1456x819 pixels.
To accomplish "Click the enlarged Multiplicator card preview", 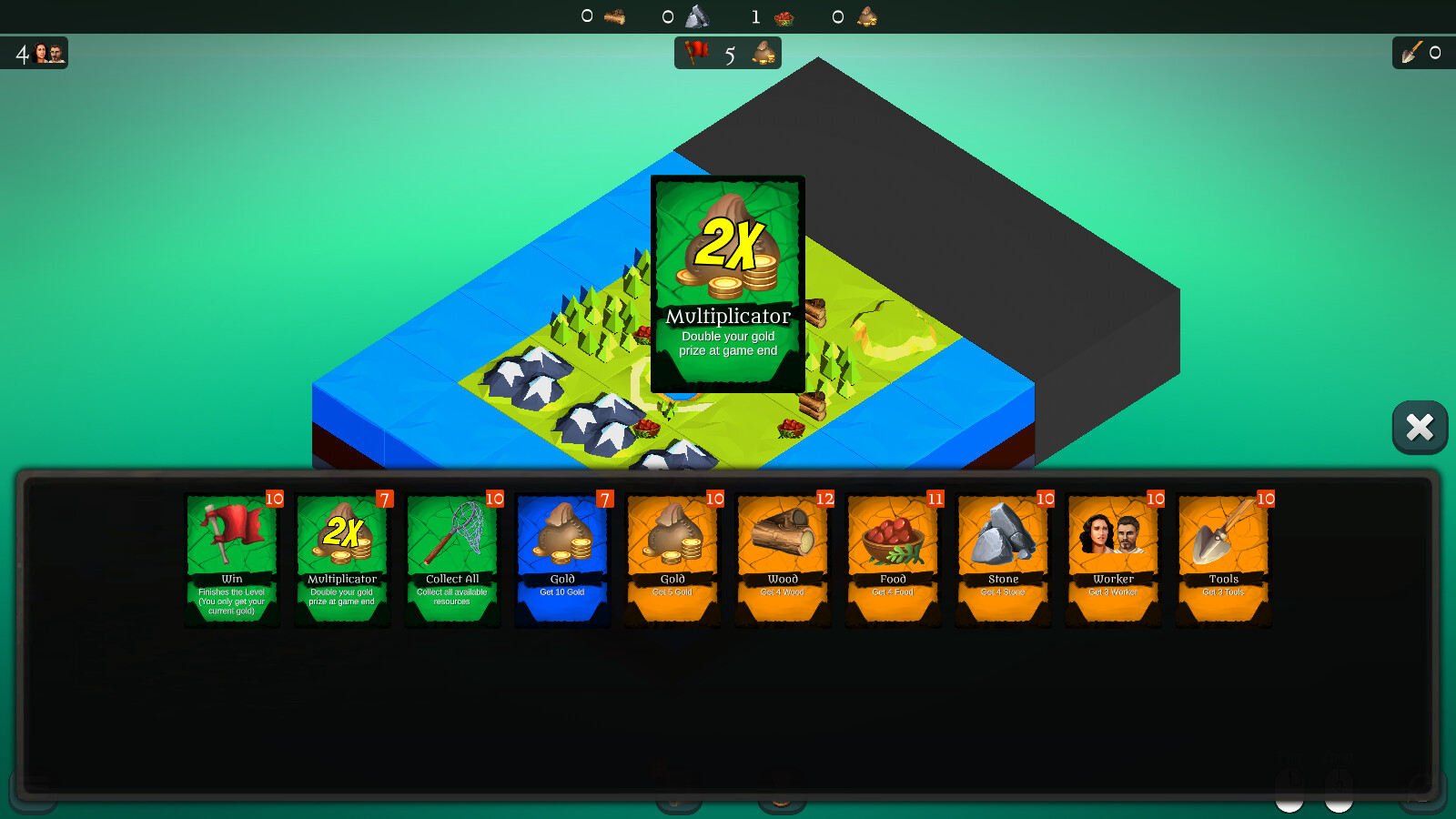I will tap(727, 282).
